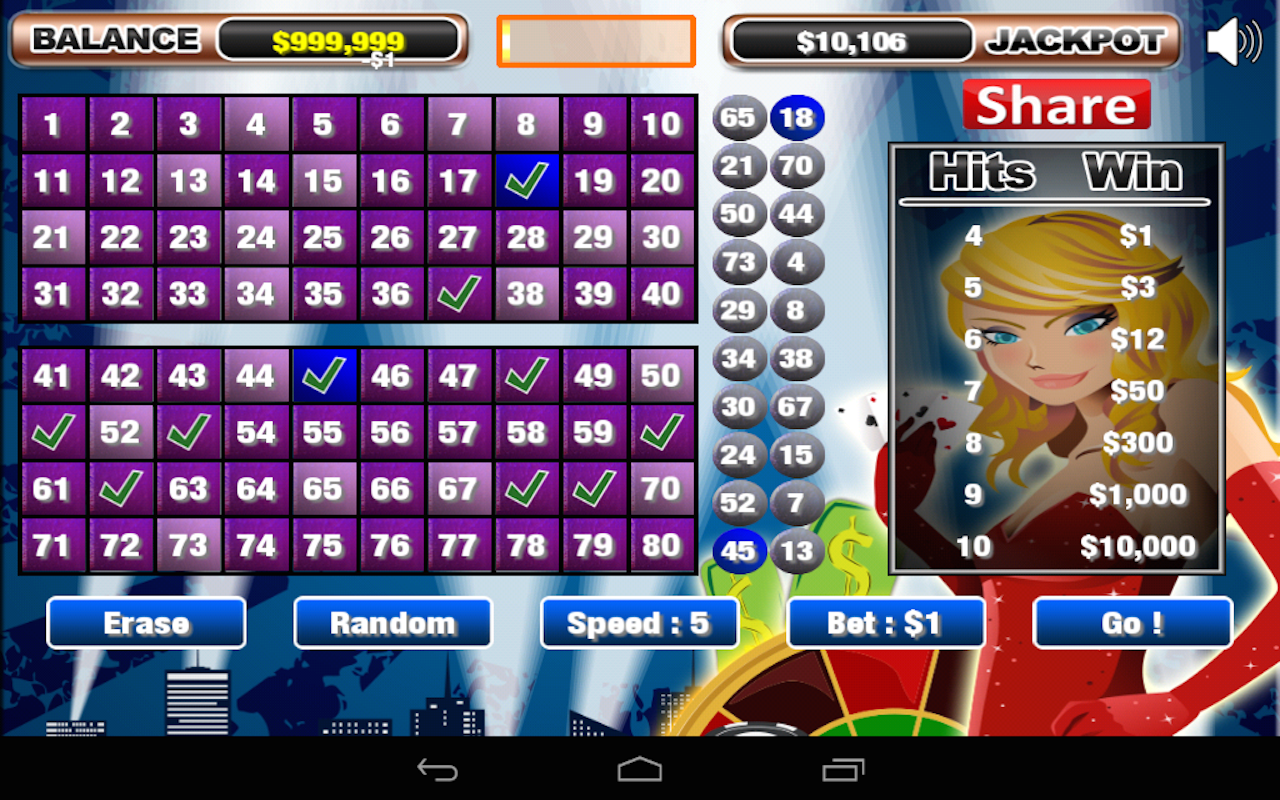Viewport: 1280px width, 800px height.
Task: Change game speed using Speed : 5
Action: click(x=639, y=622)
